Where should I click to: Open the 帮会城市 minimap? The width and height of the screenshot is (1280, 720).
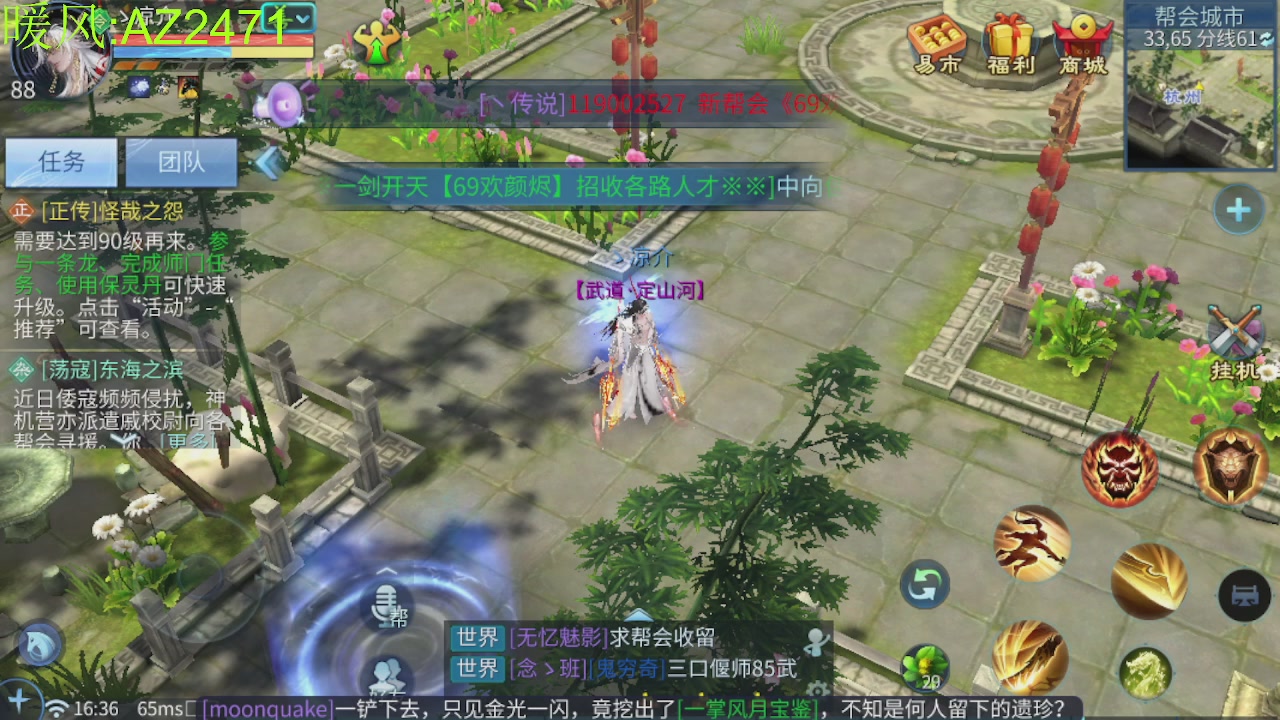click(x=1197, y=100)
